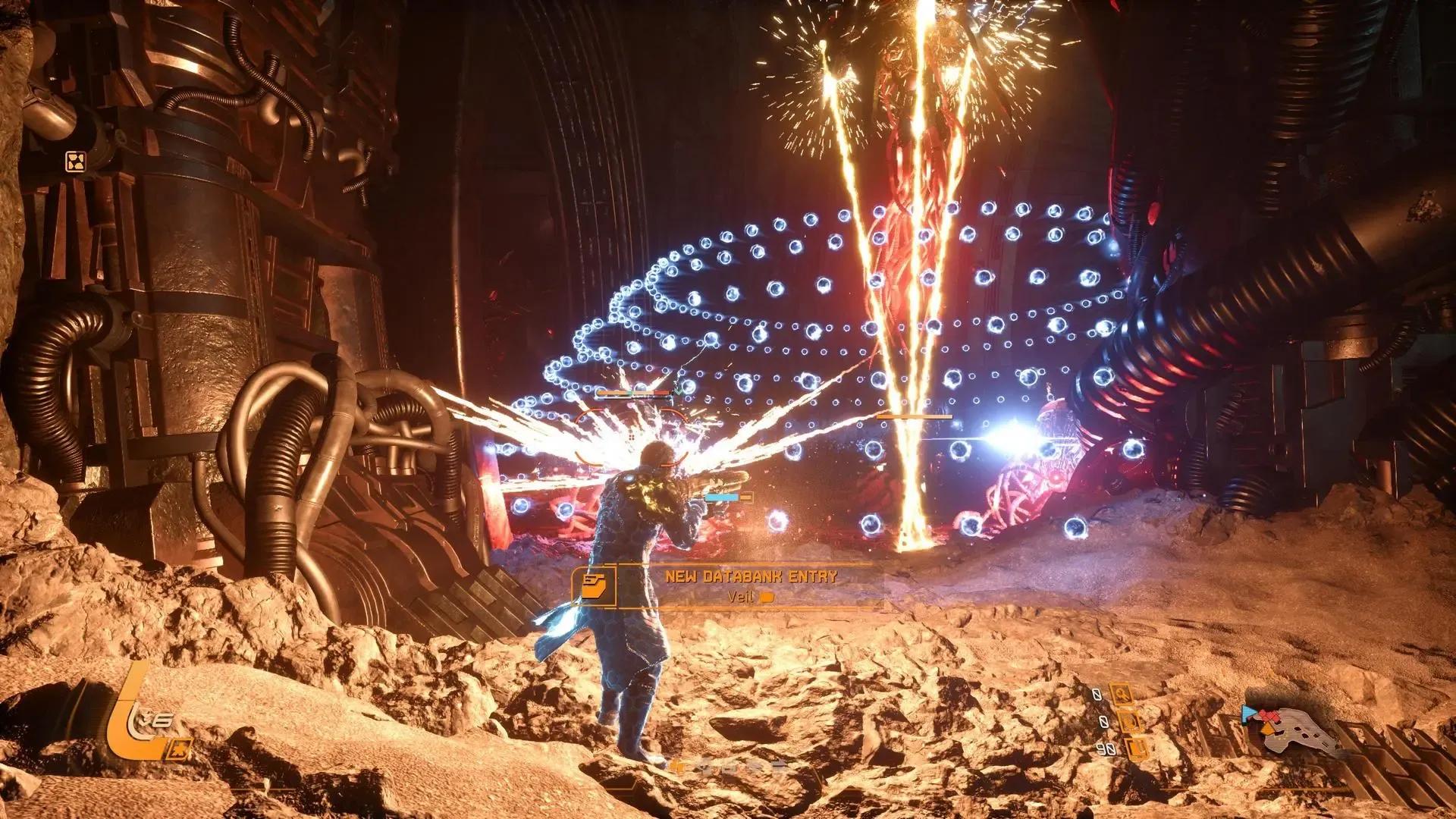The image size is (1456, 819).
Task: Click the square status icon near the top-left
Action: pos(76,161)
